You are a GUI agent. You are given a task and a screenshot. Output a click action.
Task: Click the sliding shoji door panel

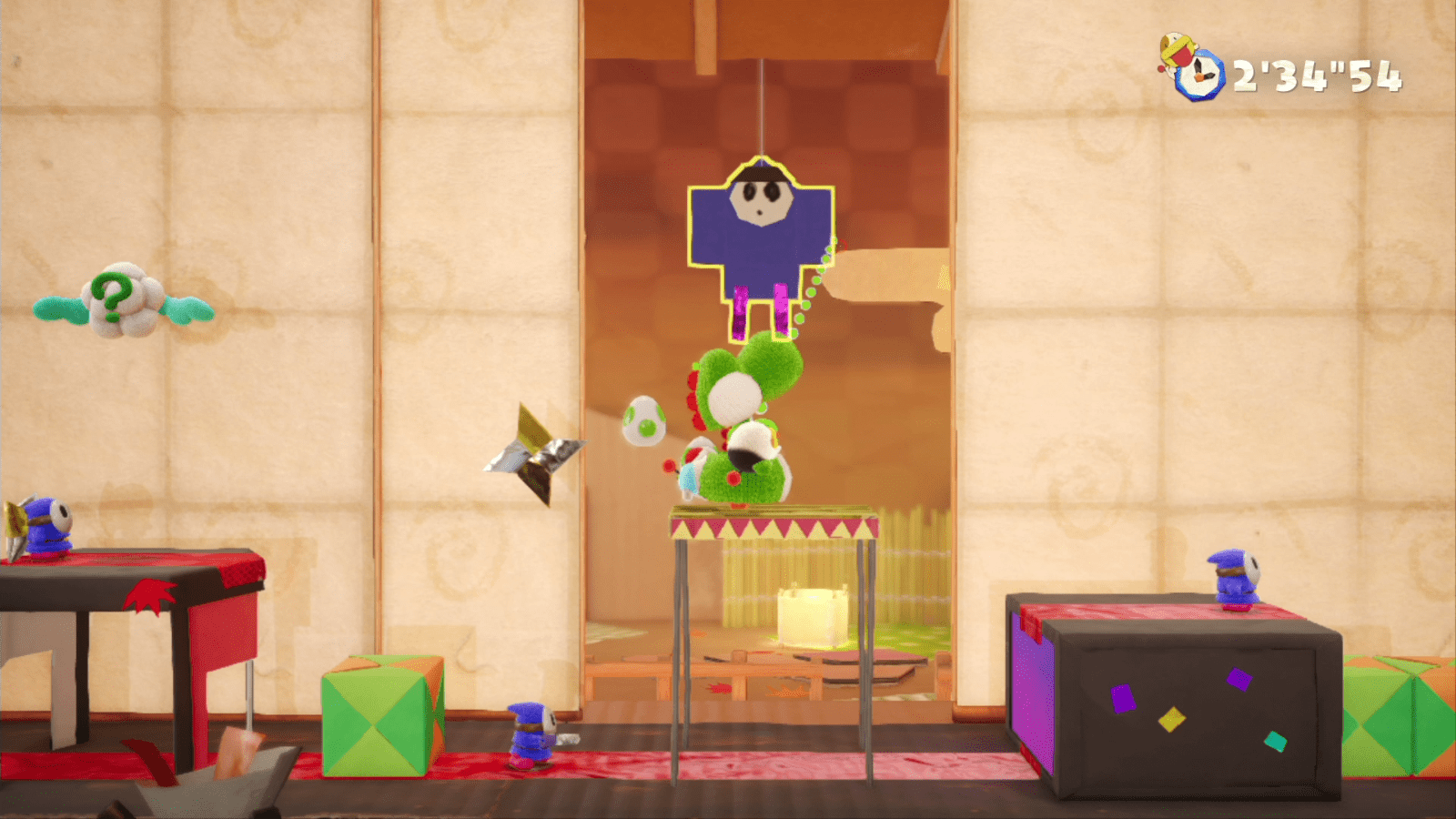482,364
